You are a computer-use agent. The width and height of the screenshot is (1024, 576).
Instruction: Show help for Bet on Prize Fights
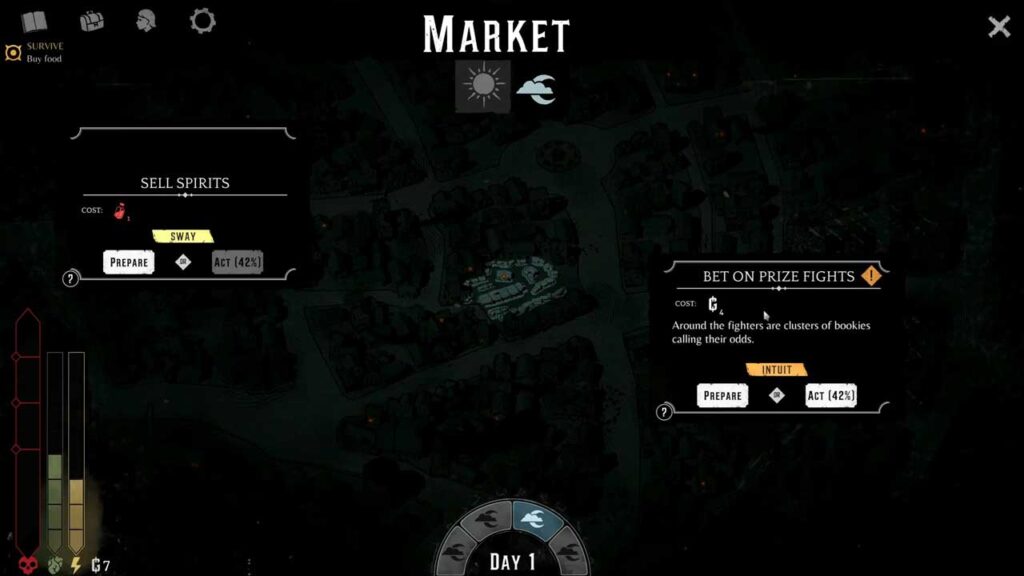[x=664, y=412]
